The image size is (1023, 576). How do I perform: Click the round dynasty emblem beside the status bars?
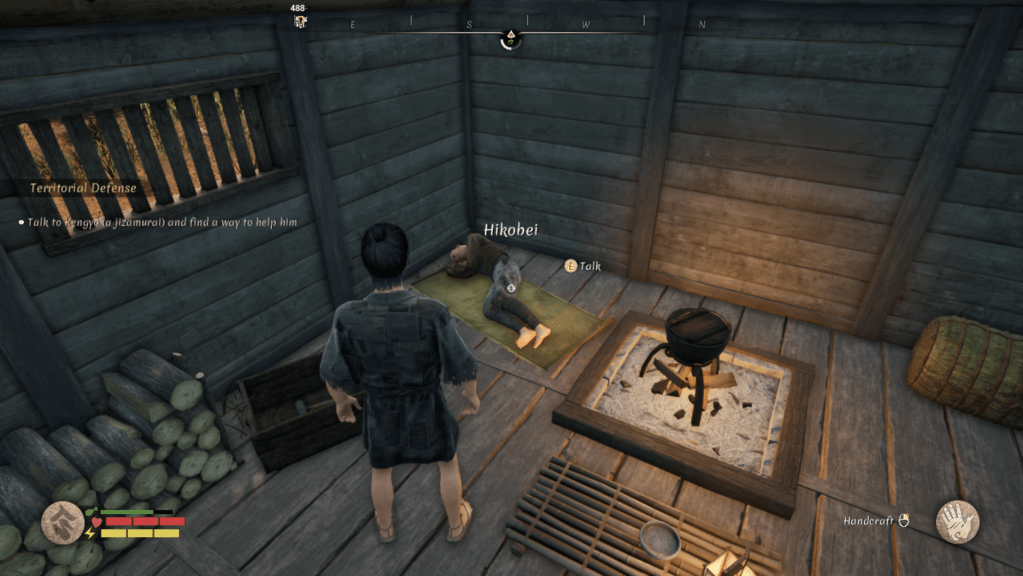(x=63, y=523)
